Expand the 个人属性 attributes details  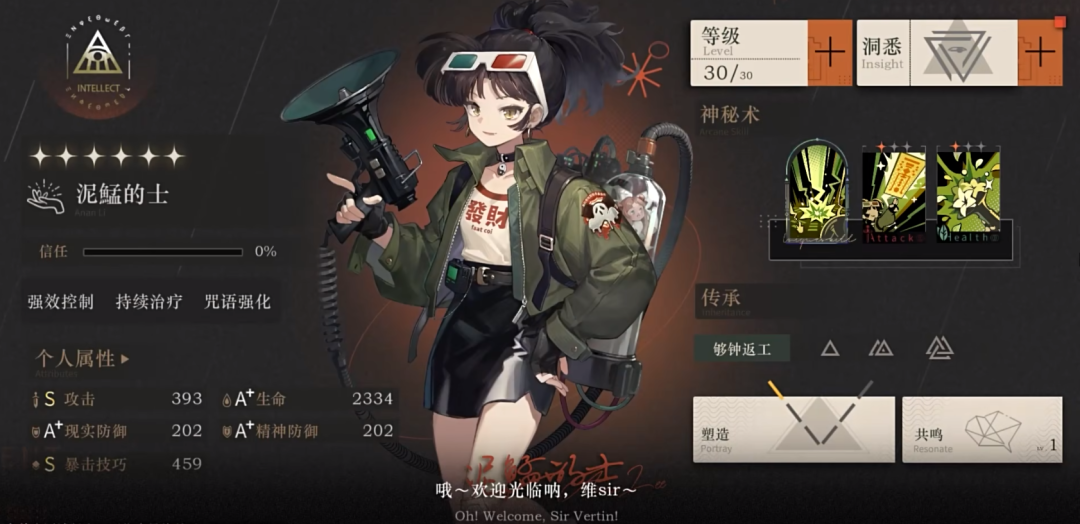click(x=83, y=358)
